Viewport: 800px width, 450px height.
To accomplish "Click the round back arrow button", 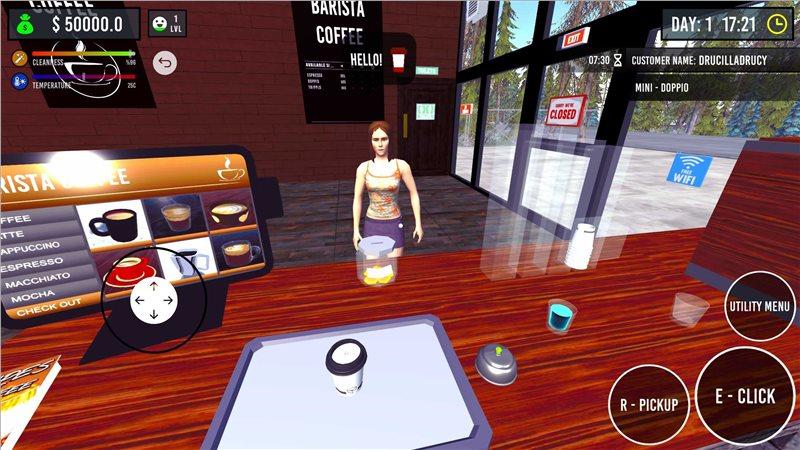I will [166, 63].
